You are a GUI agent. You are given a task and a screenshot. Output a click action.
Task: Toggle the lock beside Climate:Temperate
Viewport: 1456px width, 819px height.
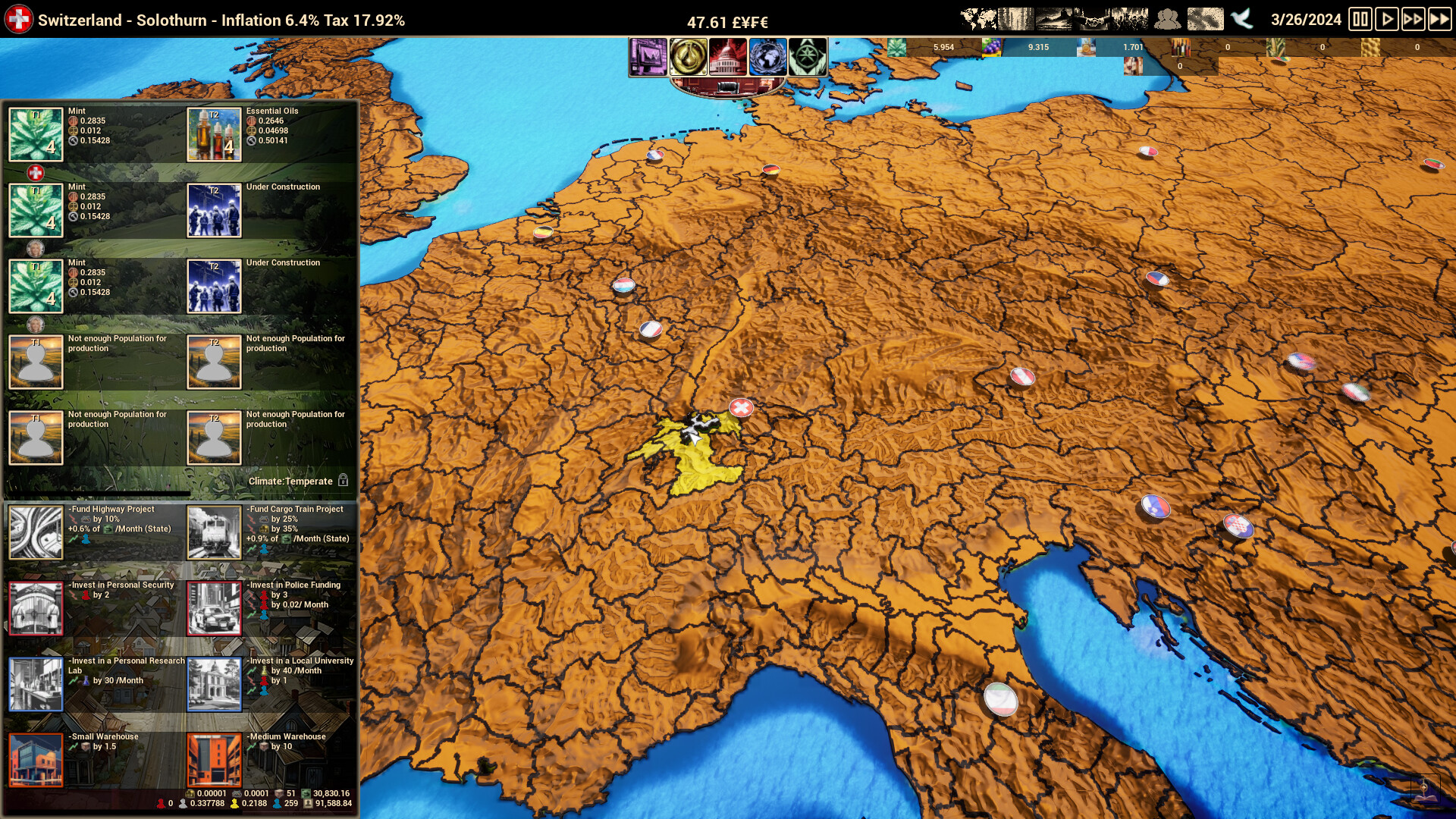[345, 480]
